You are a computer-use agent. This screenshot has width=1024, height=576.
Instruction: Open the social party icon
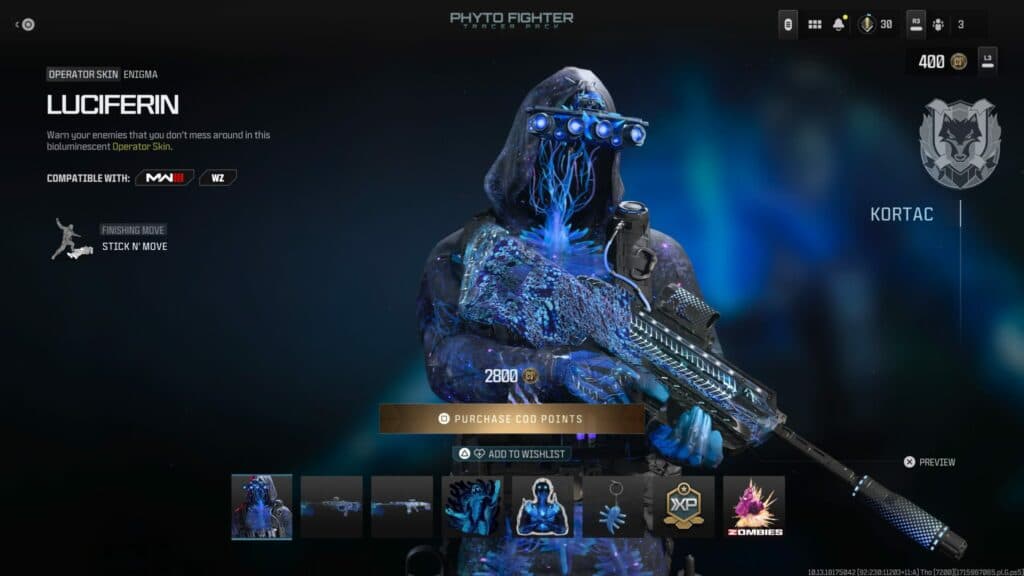938,24
